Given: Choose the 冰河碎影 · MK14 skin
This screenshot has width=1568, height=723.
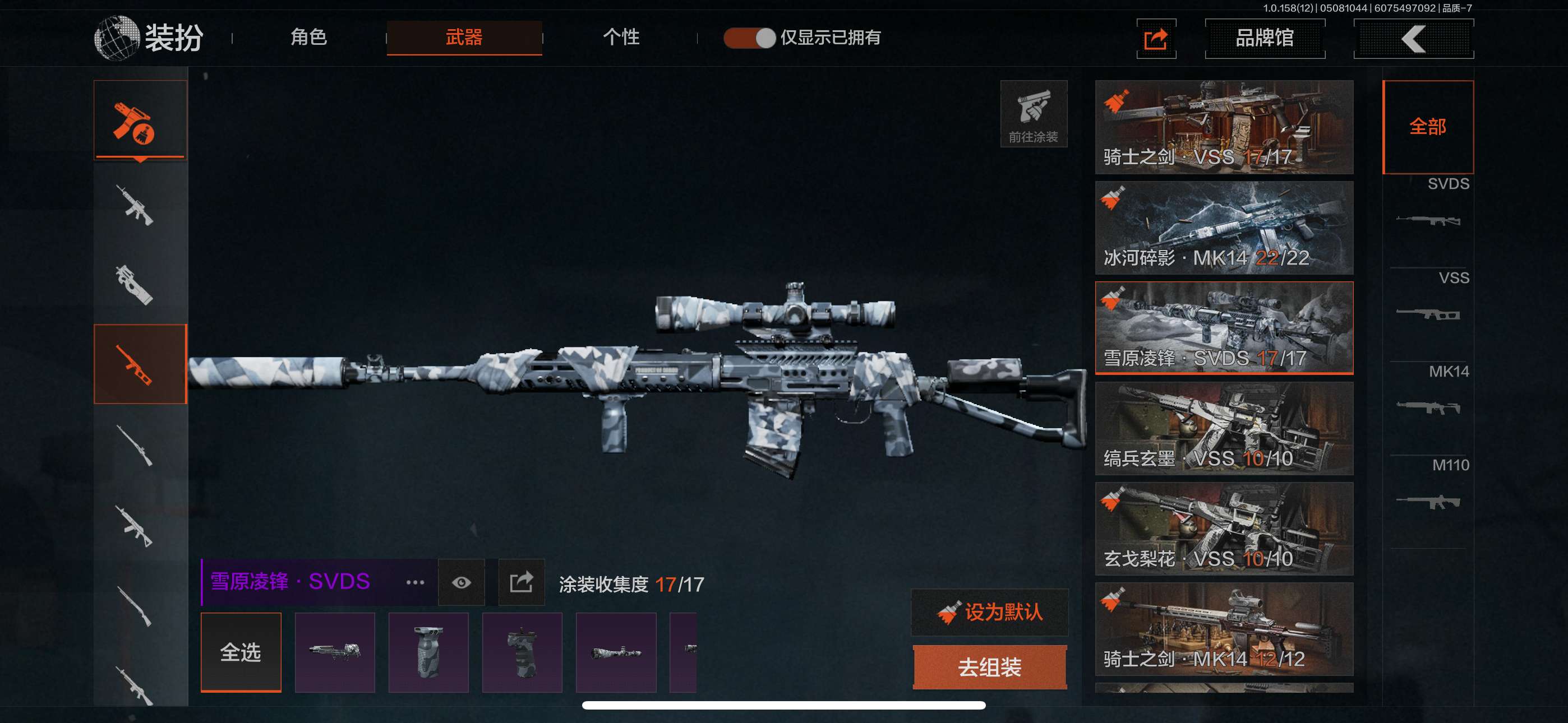Looking at the screenshot, I should (1224, 227).
